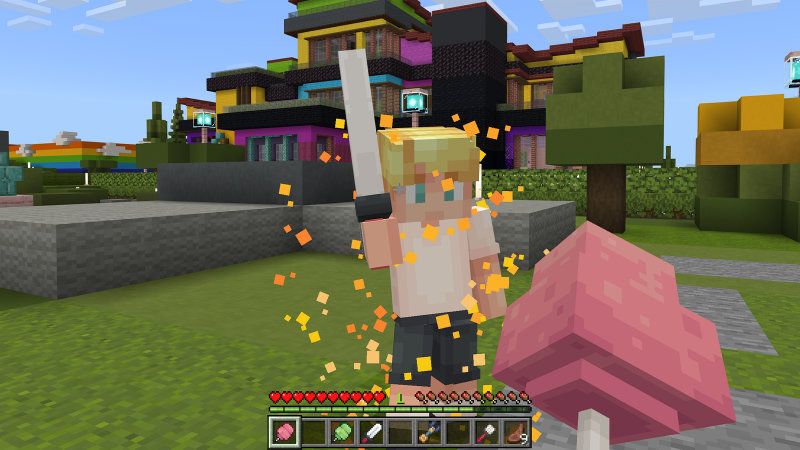Select the pink cotton candy hotbar slot
800x450 pixels.
point(285,432)
